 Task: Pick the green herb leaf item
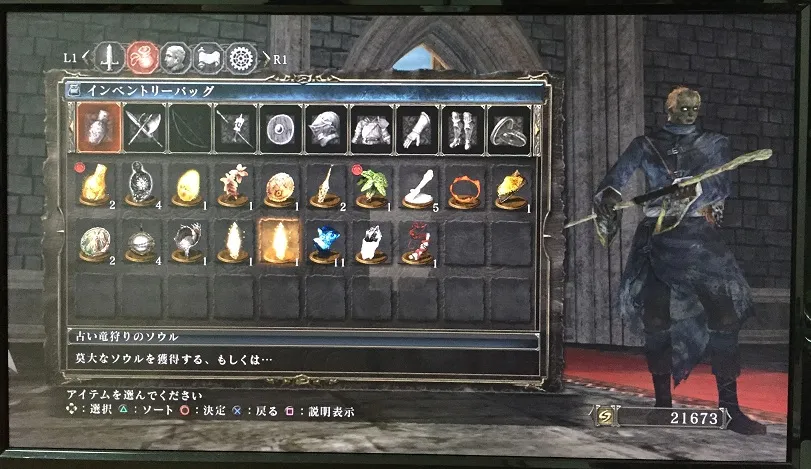[370, 186]
